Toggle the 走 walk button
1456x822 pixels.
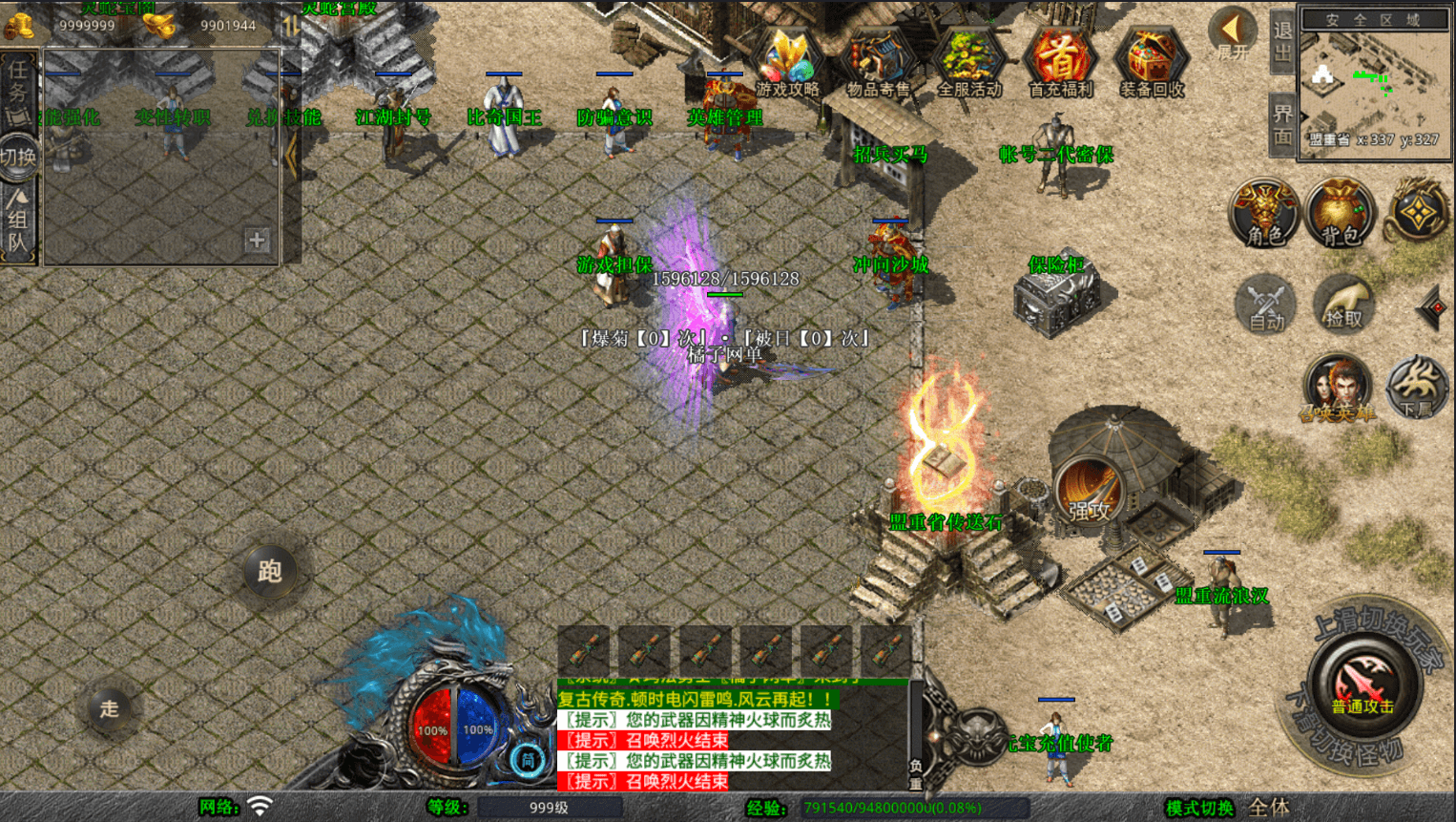coord(110,708)
